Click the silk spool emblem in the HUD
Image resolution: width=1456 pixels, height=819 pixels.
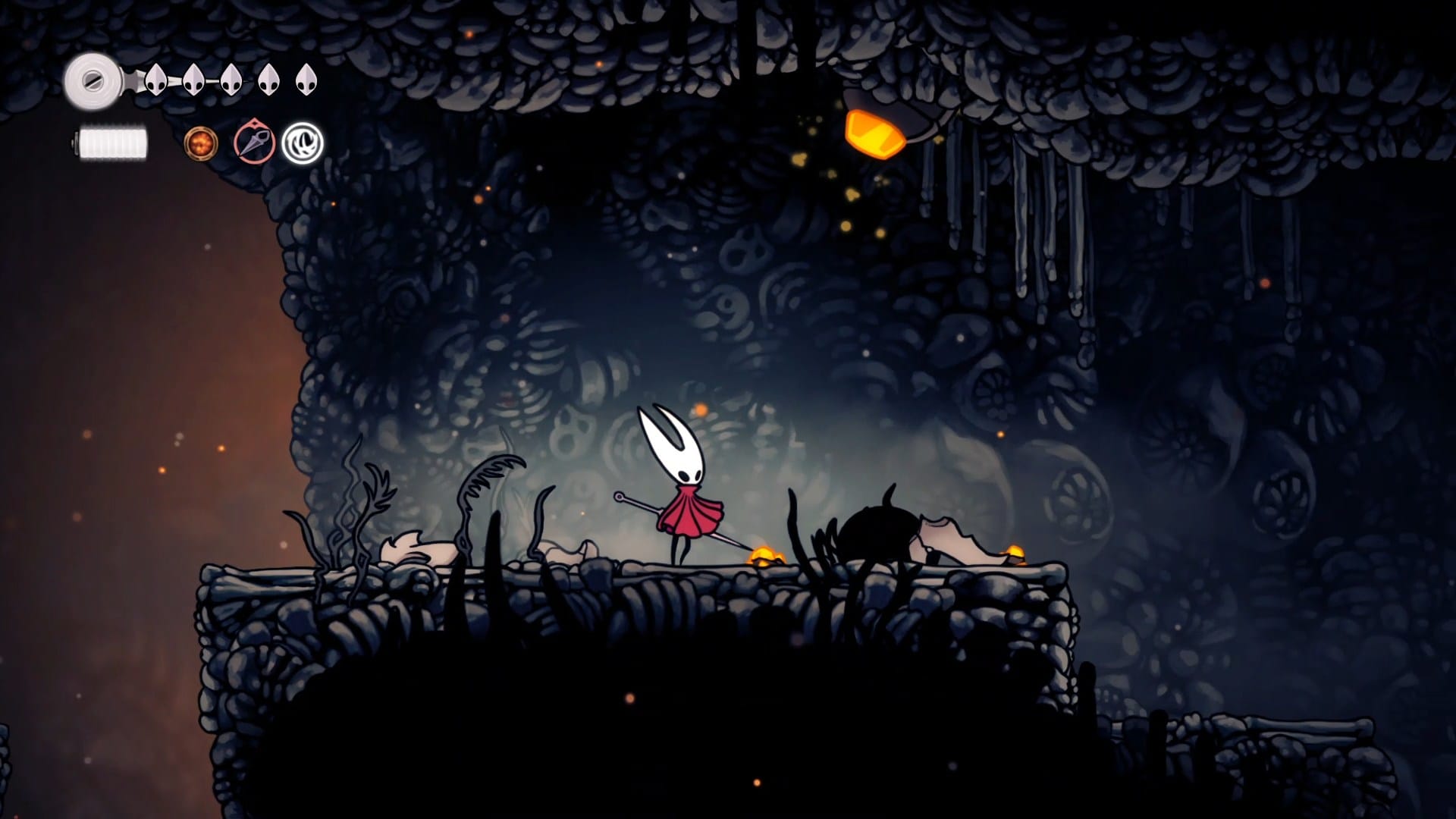click(93, 78)
